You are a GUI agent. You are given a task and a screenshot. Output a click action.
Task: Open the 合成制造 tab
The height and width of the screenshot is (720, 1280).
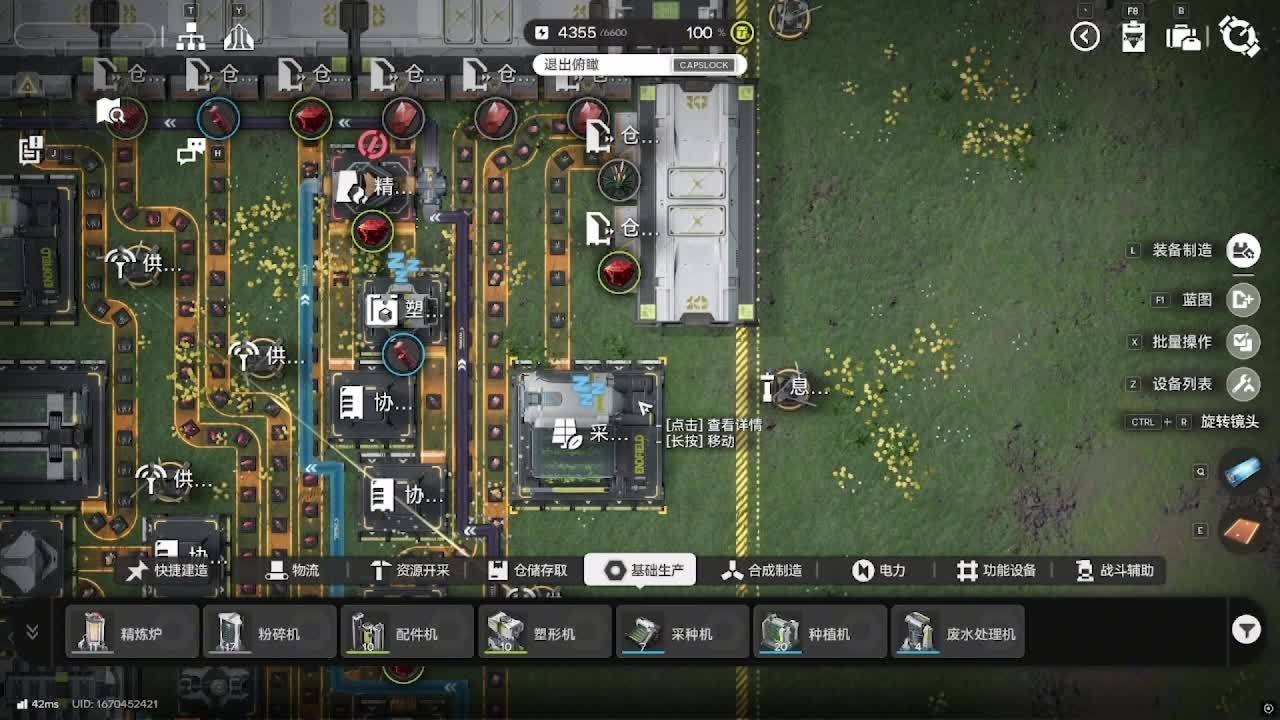[x=762, y=570]
